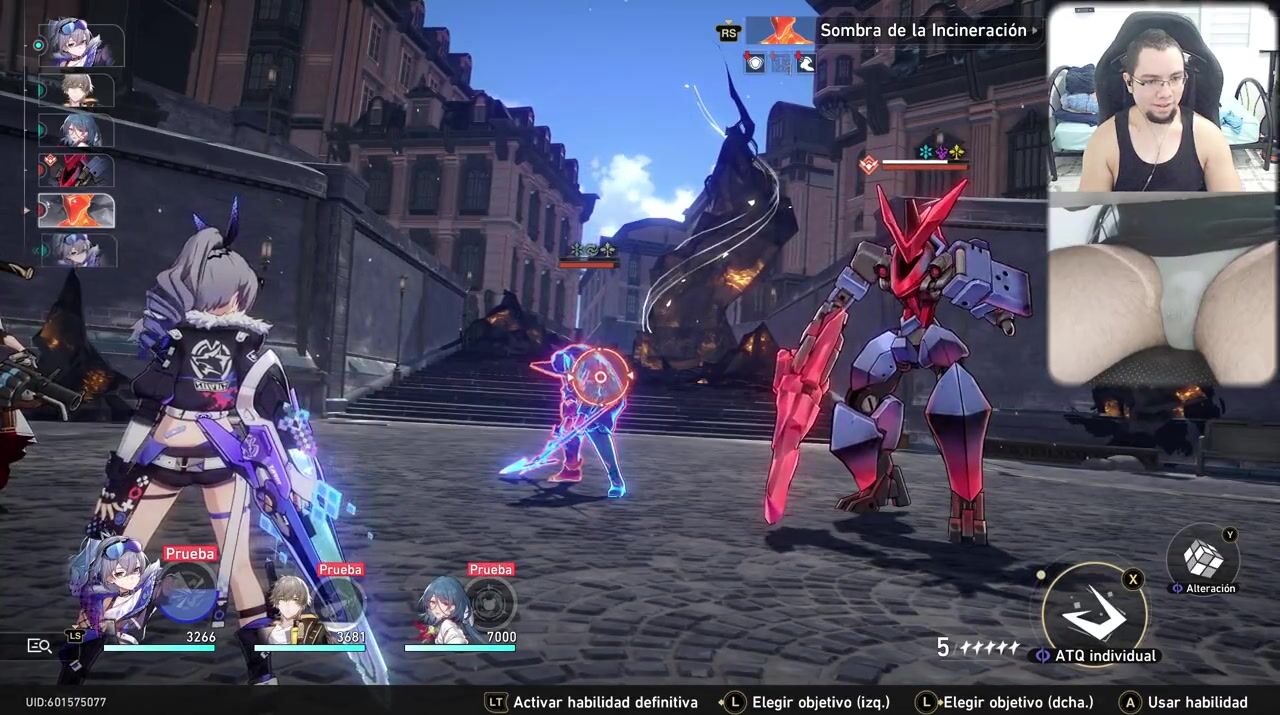Screen dimensions: 1280x715
Task: Open the battle details magnifier icon
Action: pyautogui.click(x=39, y=646)
